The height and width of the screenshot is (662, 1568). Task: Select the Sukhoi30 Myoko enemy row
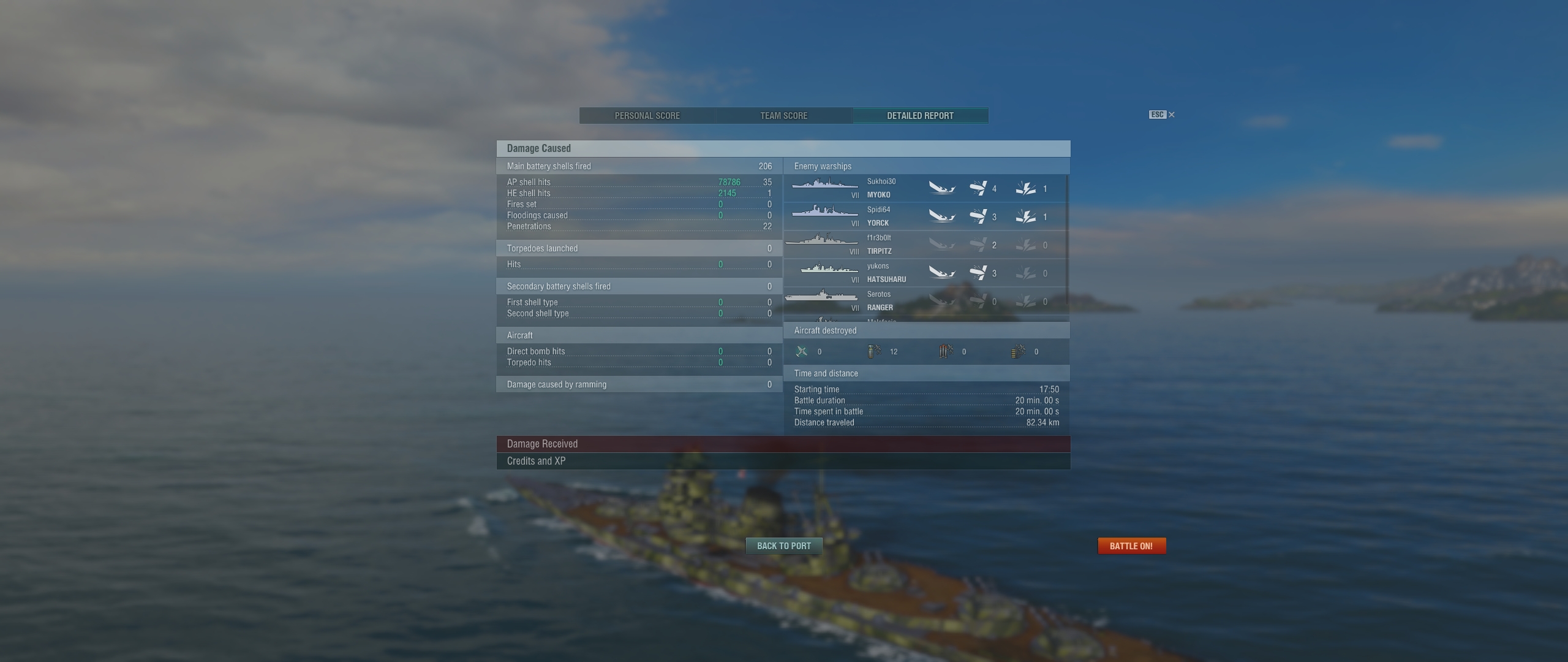925,188
